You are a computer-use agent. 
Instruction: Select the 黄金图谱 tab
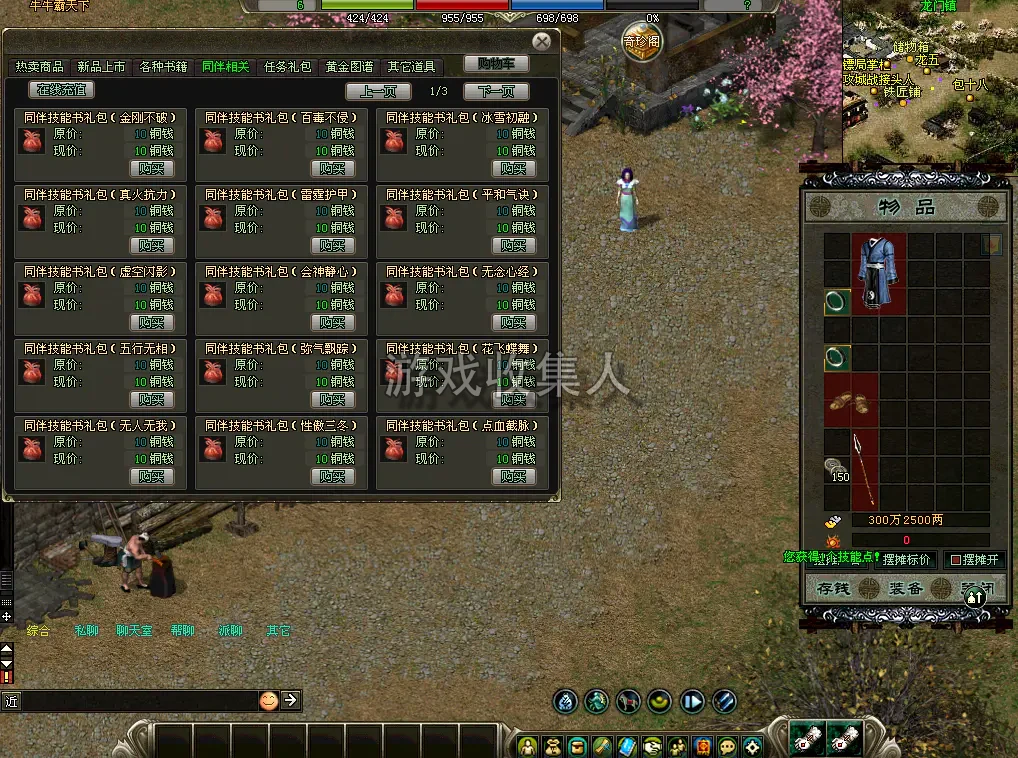(x=349, y=67)
